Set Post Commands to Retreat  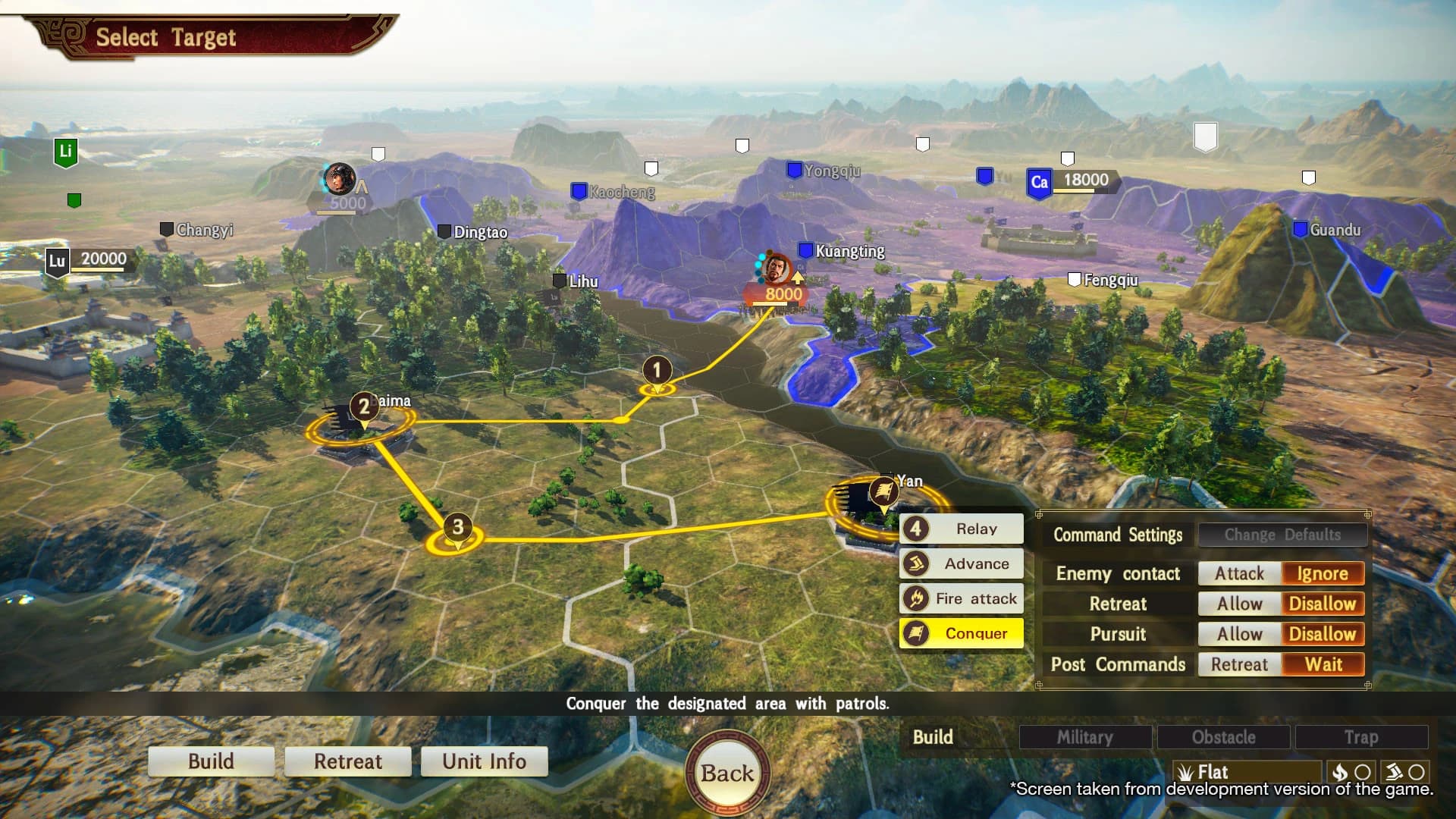click(1238, 664)
